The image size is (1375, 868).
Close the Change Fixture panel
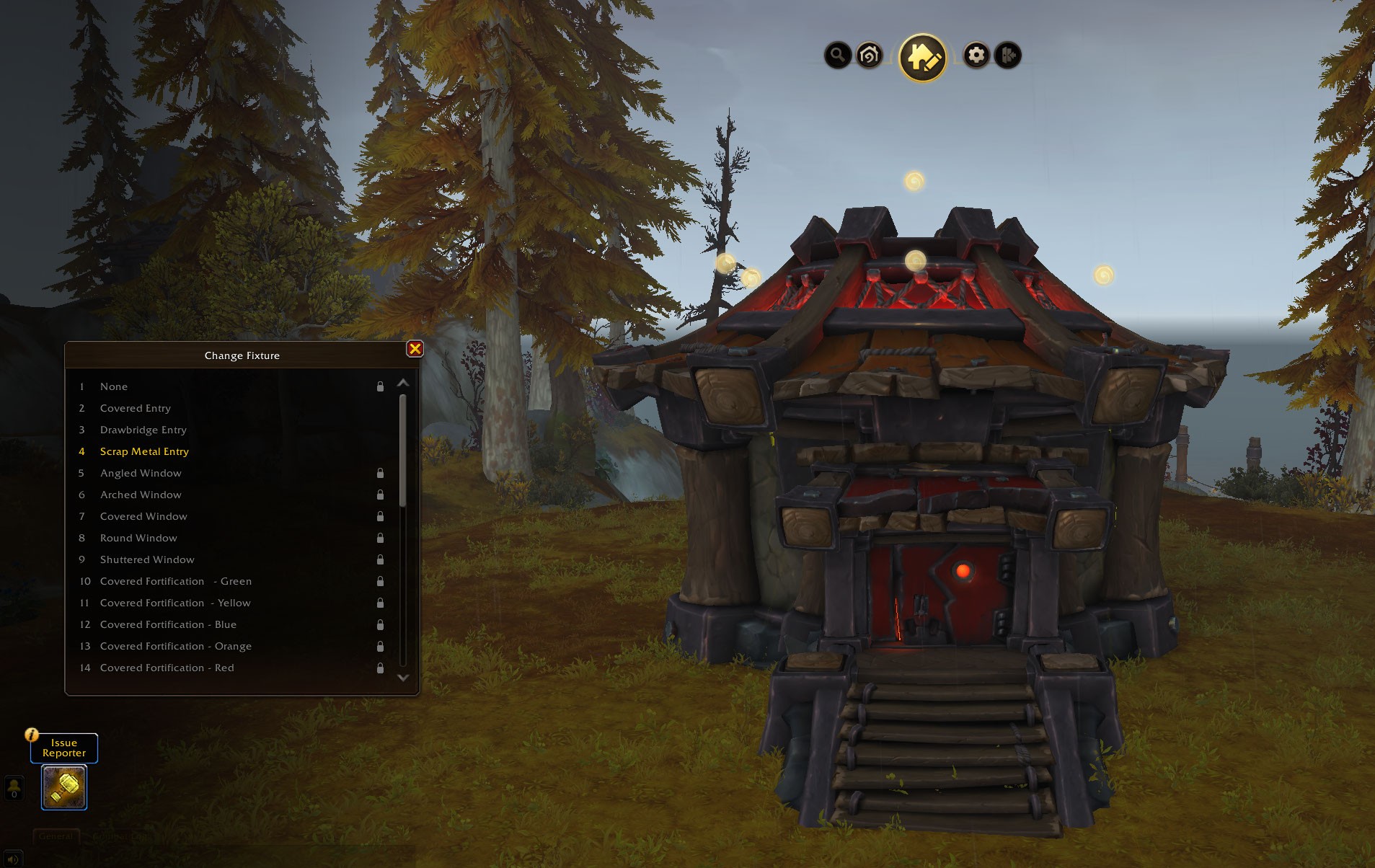click(x=415, y=349)
